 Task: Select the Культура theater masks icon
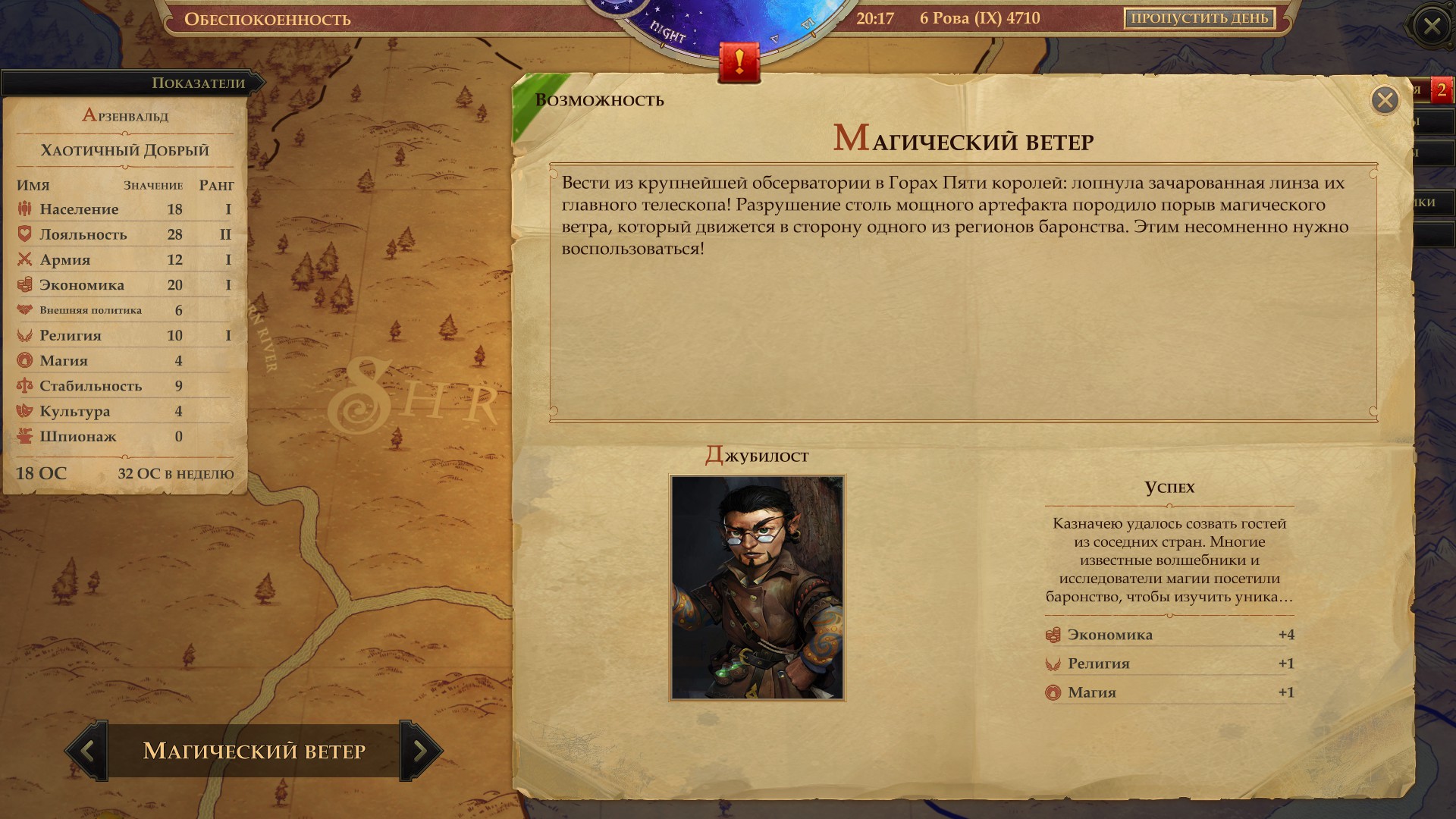tap(24, 411)
